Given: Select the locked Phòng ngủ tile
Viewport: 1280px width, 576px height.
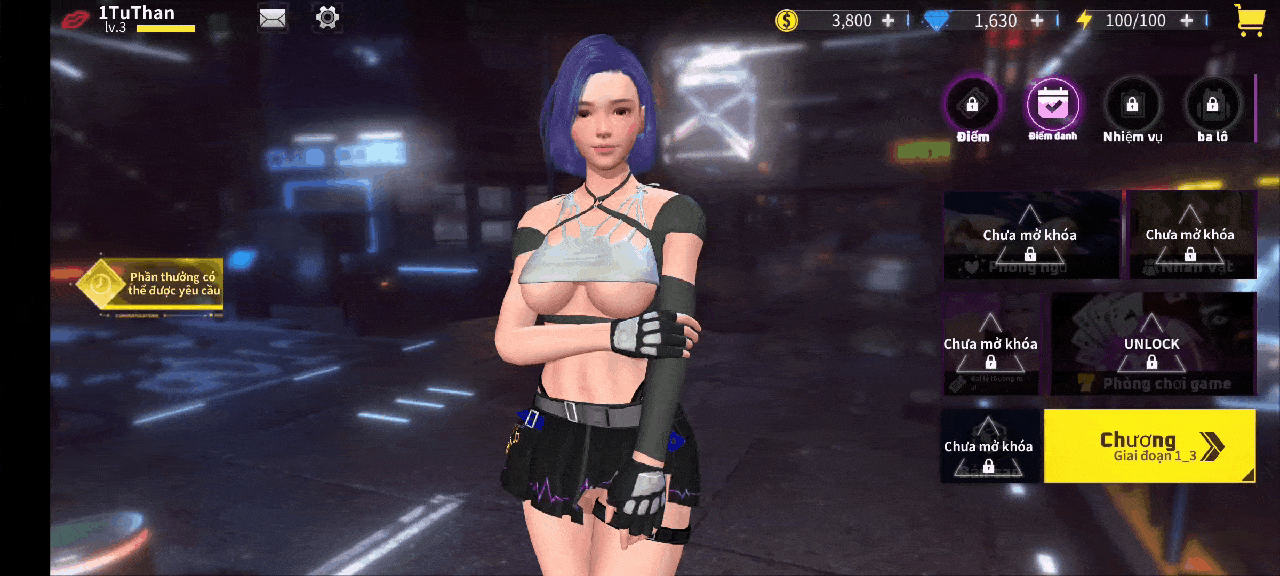Looking at the screenshot, I should tap(1030, 235).
